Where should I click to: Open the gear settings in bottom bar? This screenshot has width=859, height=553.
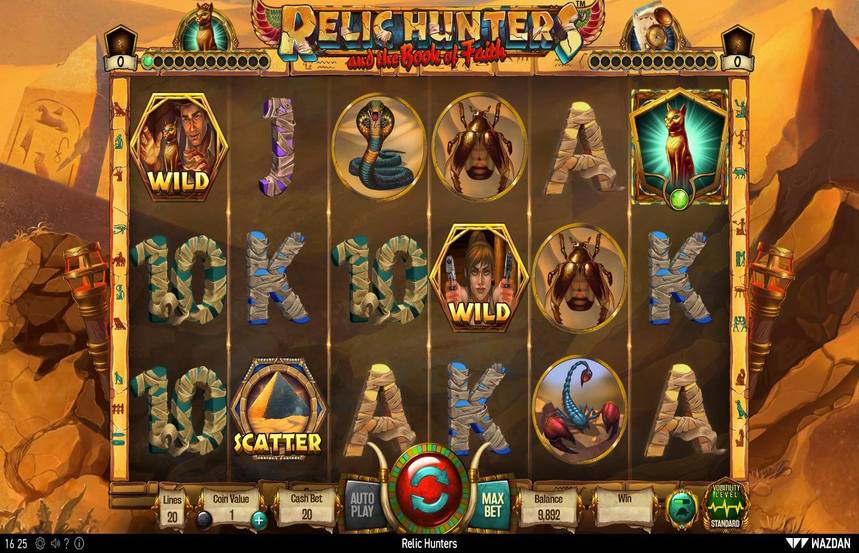[39, 544]
